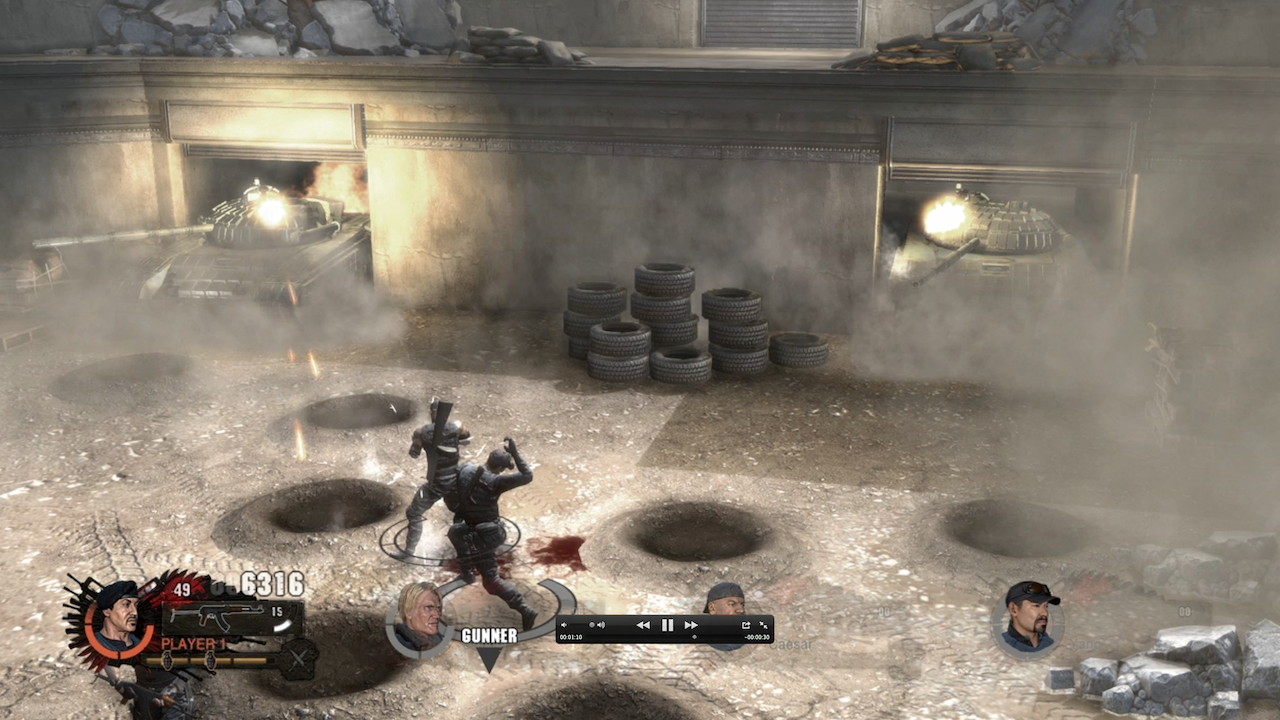
Task: Fast forward the video
Action: click(691, 625)
